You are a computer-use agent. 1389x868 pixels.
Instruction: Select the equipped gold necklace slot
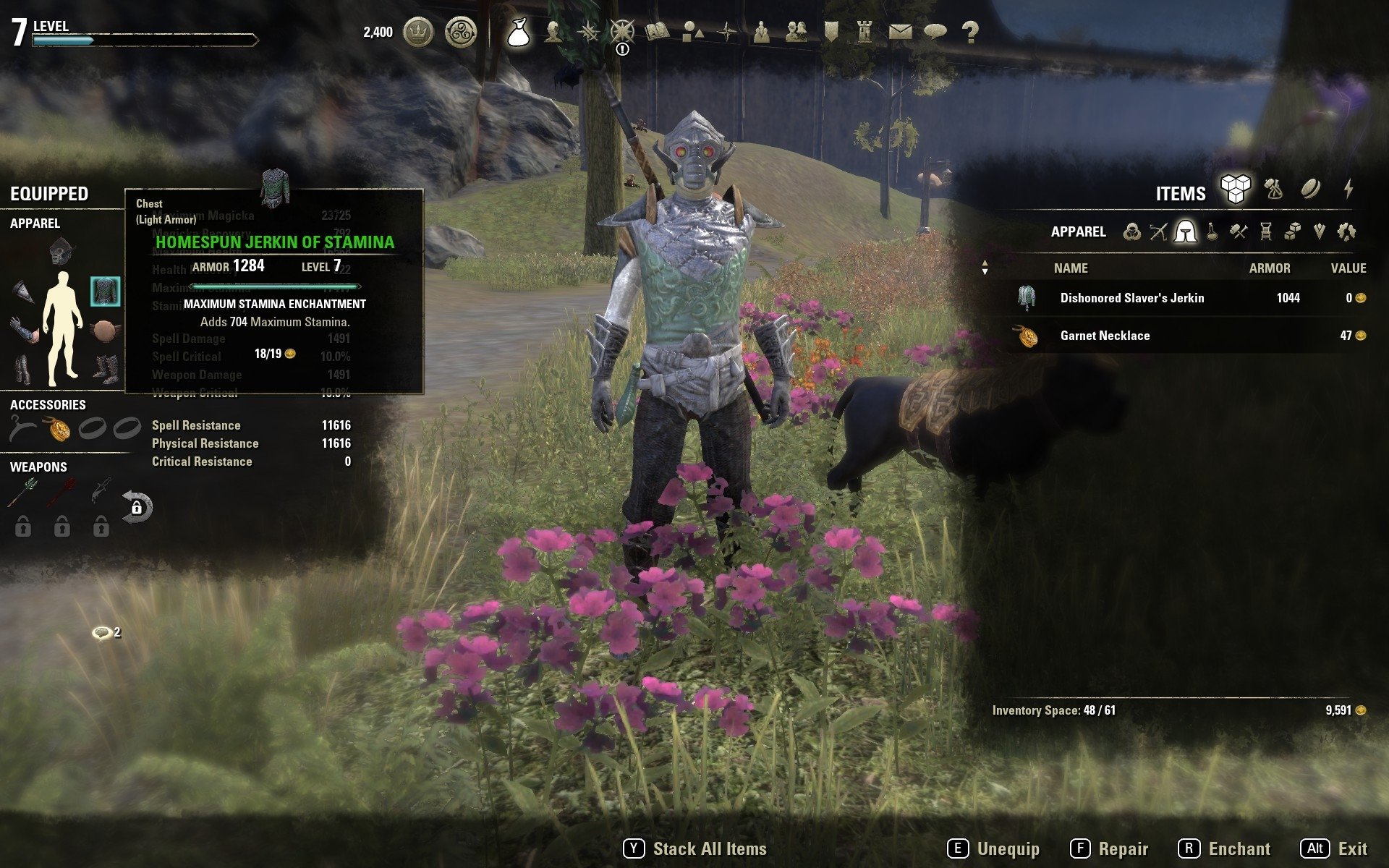click(59, 430)
